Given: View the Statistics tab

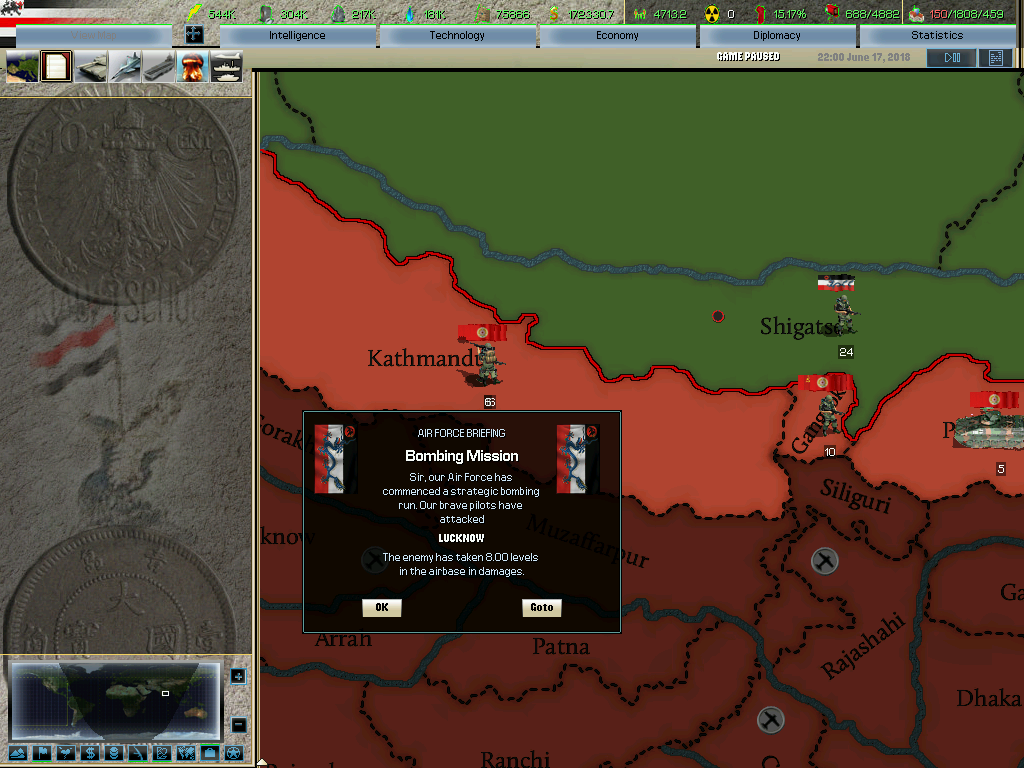Looking at the screenshot, I should [x=937, y=36].
